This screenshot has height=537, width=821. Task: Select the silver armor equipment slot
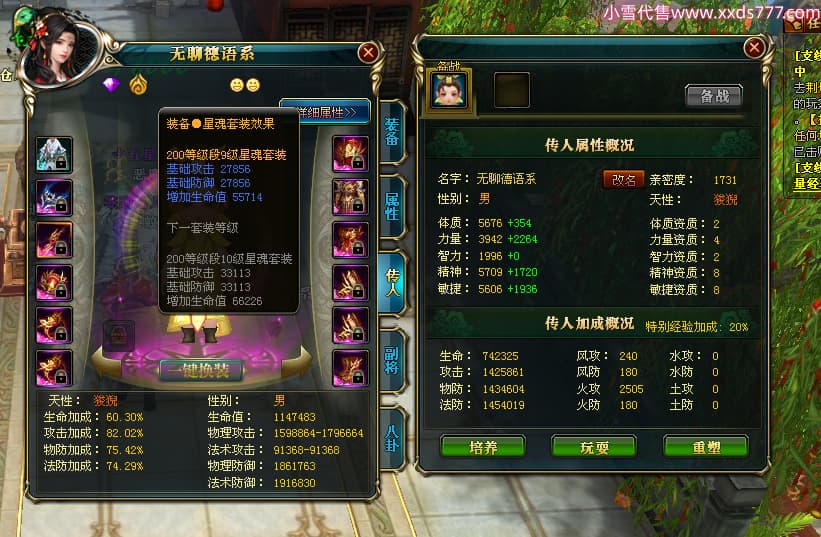click(54, 154)
